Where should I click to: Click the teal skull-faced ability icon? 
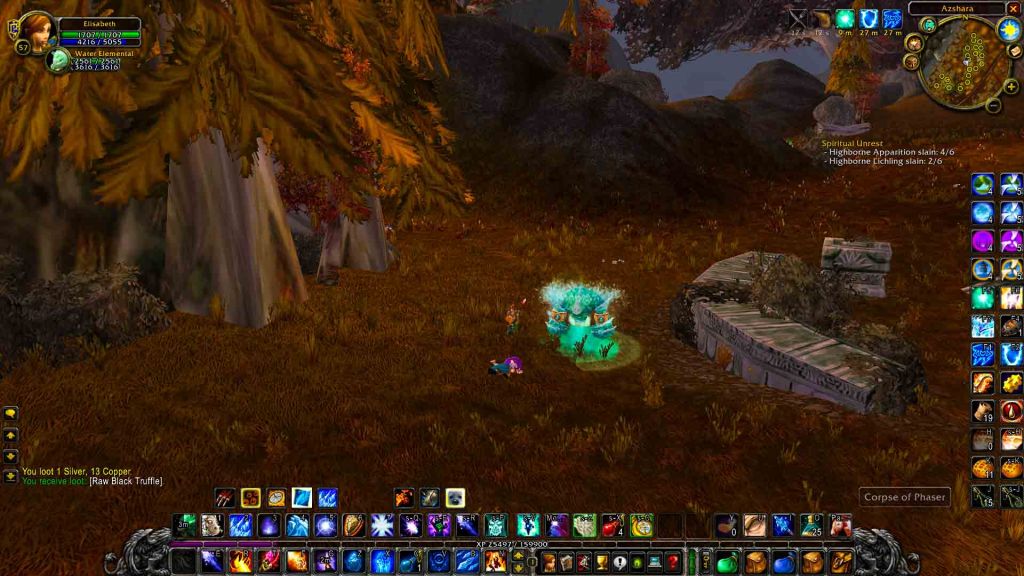tap(496, 525)
